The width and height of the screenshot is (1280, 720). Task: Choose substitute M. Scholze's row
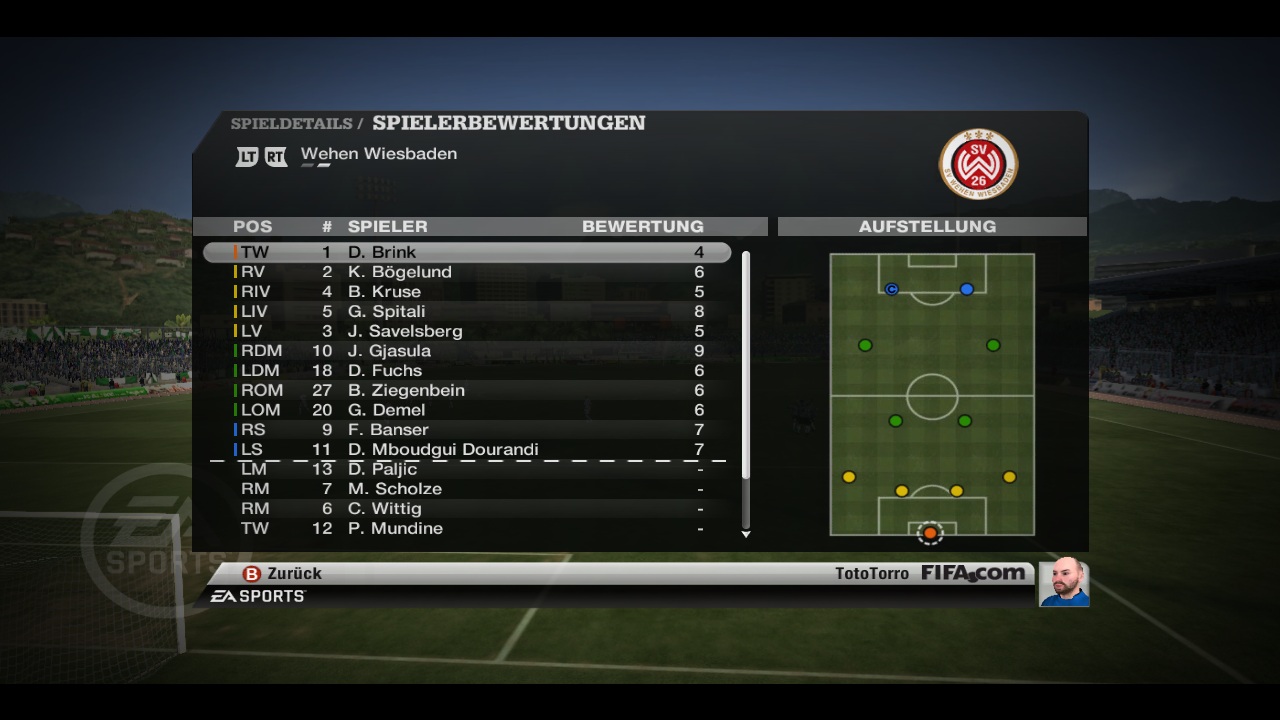click(467, 489)
